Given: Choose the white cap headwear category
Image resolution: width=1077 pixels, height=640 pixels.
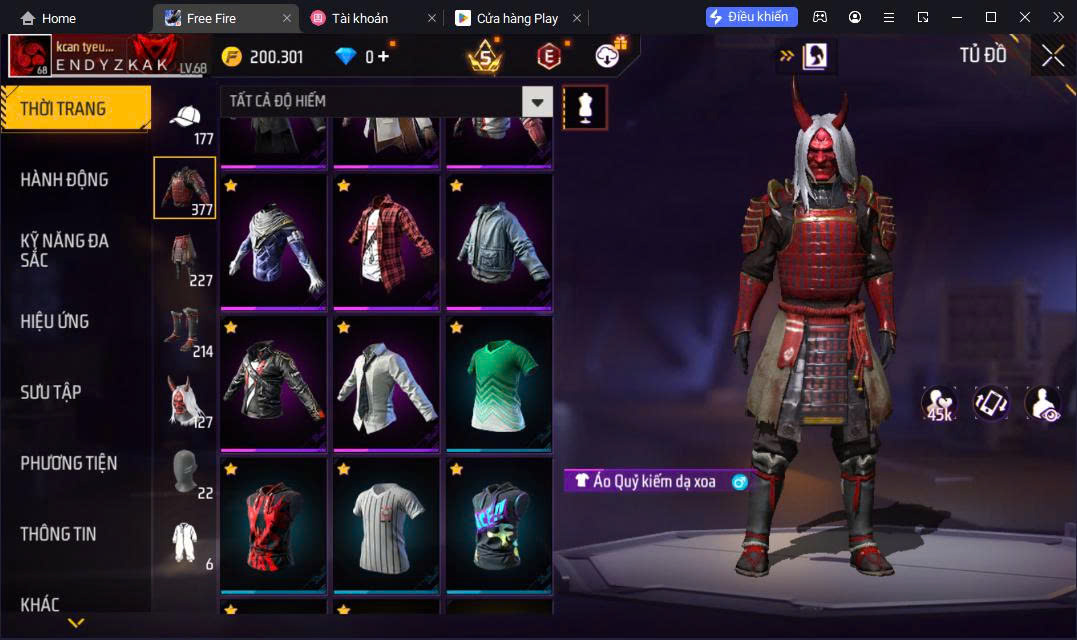Looking at the screenshot, I should click(x=185, y=120).
